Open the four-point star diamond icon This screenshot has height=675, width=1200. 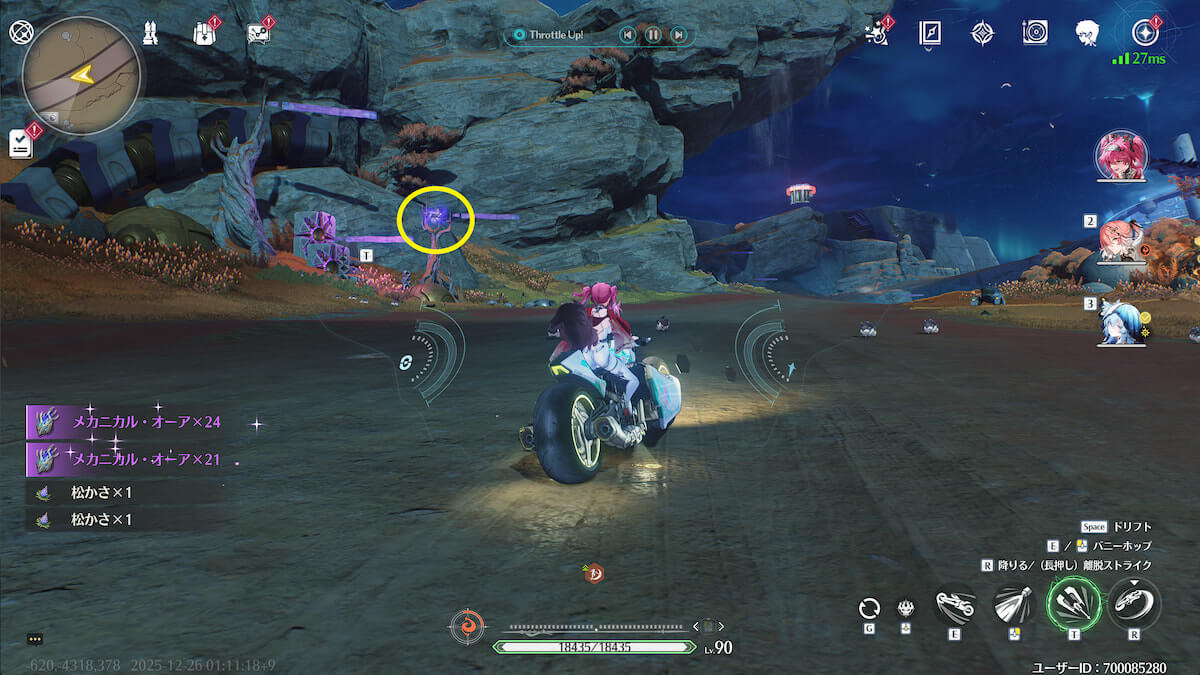click(x=982, y=33)
